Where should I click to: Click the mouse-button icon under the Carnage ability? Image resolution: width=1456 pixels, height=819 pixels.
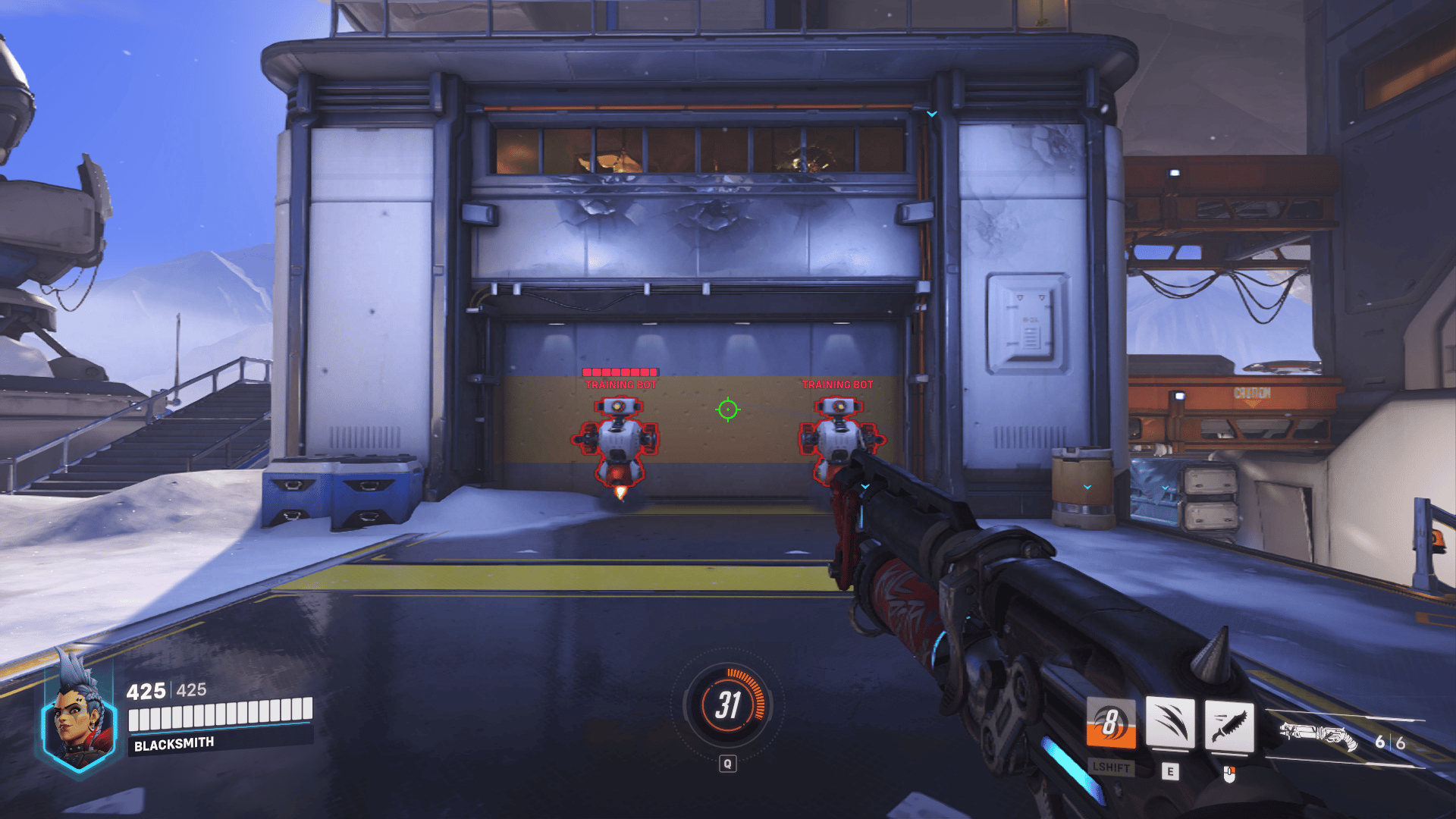(1228, 775)
